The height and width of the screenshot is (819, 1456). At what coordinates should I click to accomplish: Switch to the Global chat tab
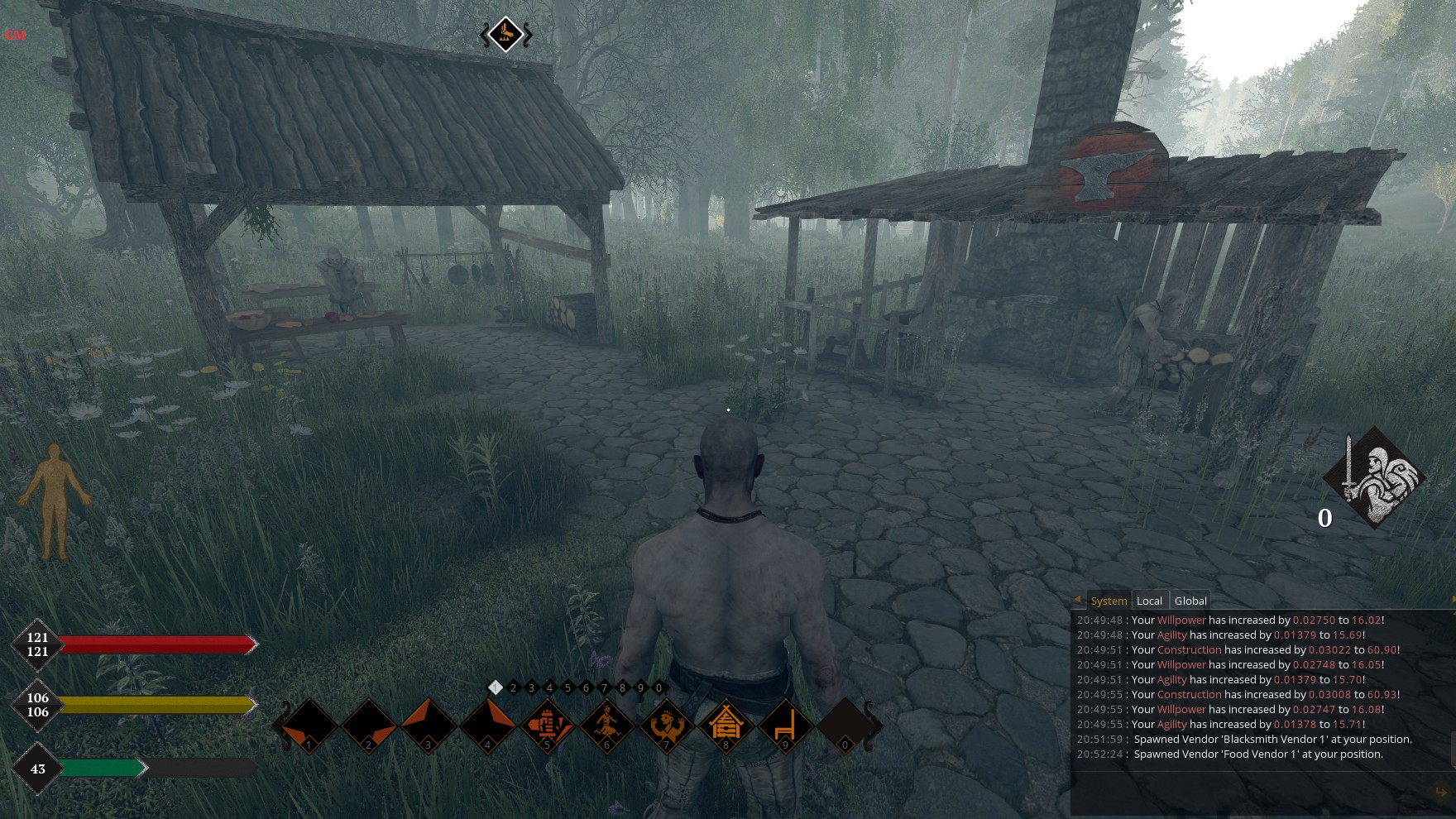click(x=1190, y=601)
